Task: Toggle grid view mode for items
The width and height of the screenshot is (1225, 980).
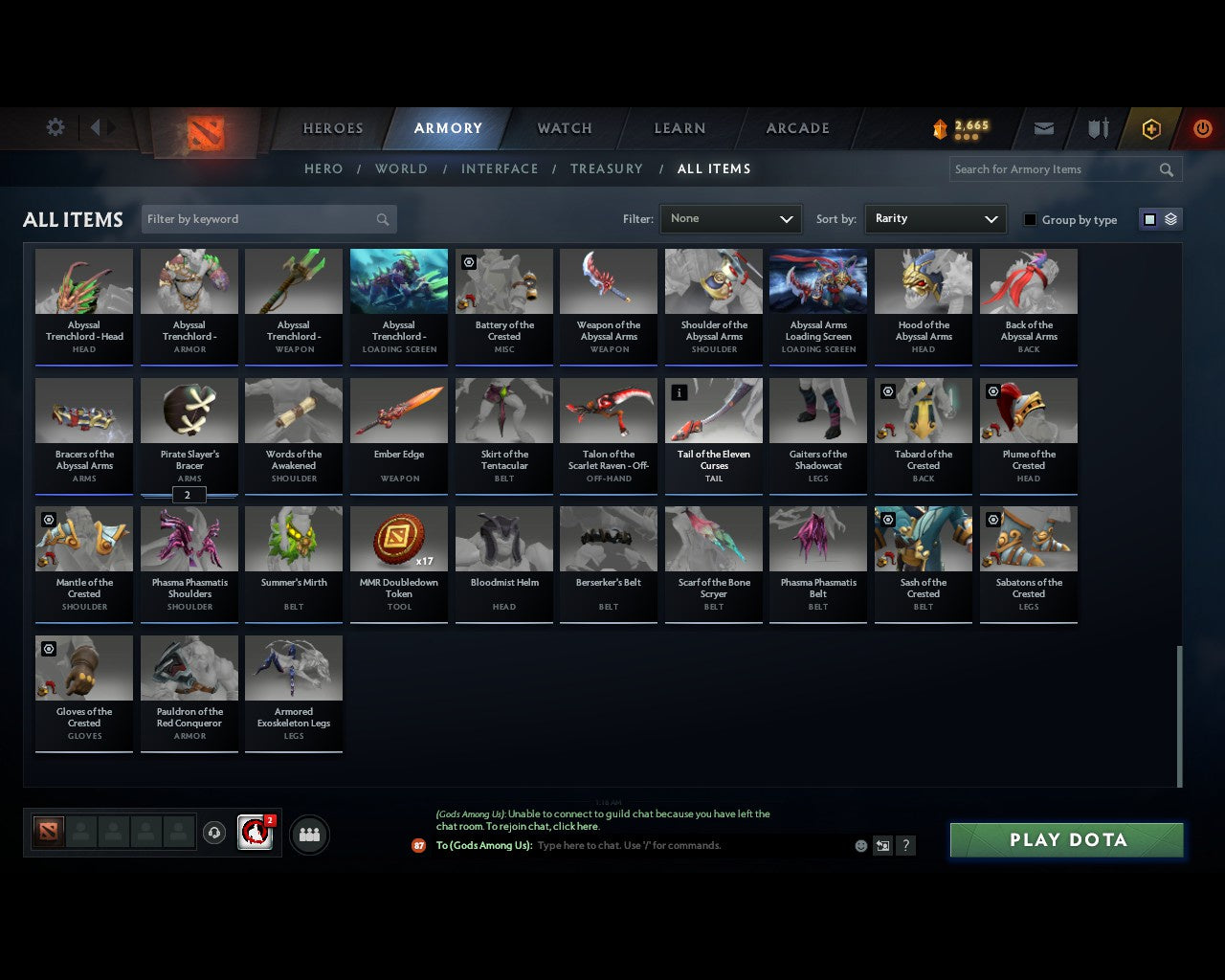Action: 1148,219
